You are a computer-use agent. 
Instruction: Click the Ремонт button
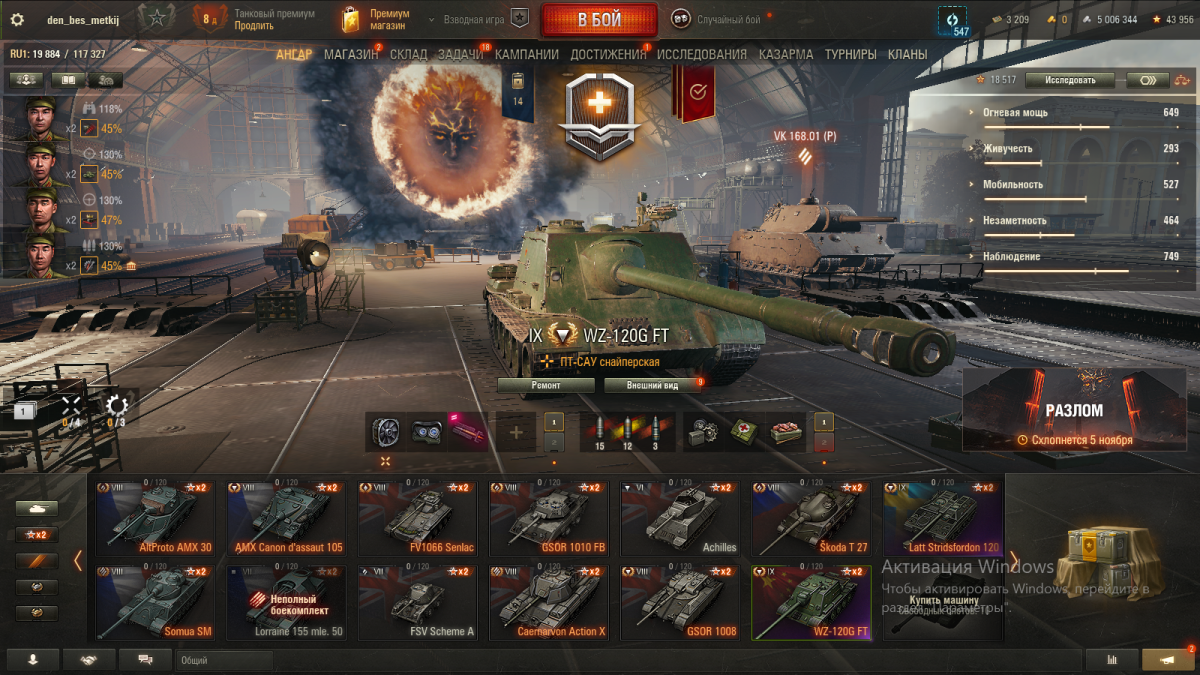(x=546, y=385)
